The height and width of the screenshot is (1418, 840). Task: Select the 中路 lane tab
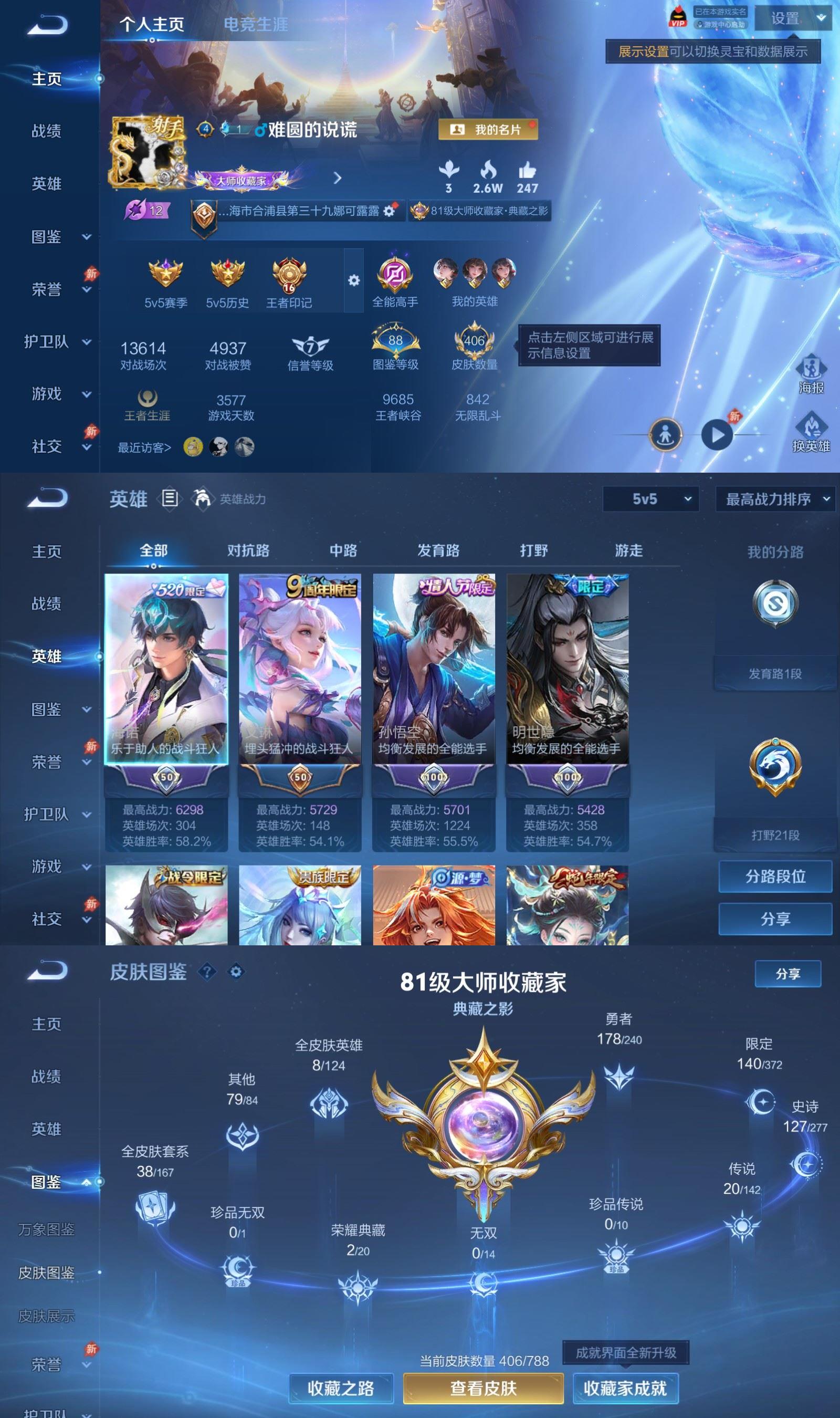343,550
